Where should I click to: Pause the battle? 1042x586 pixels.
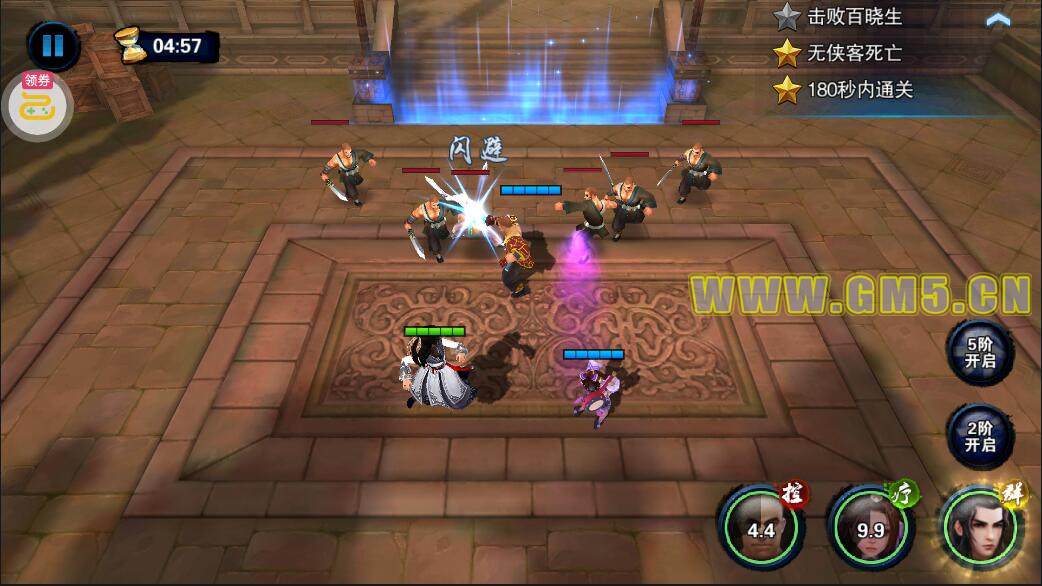pyautogui.click(x=52, y=46)
